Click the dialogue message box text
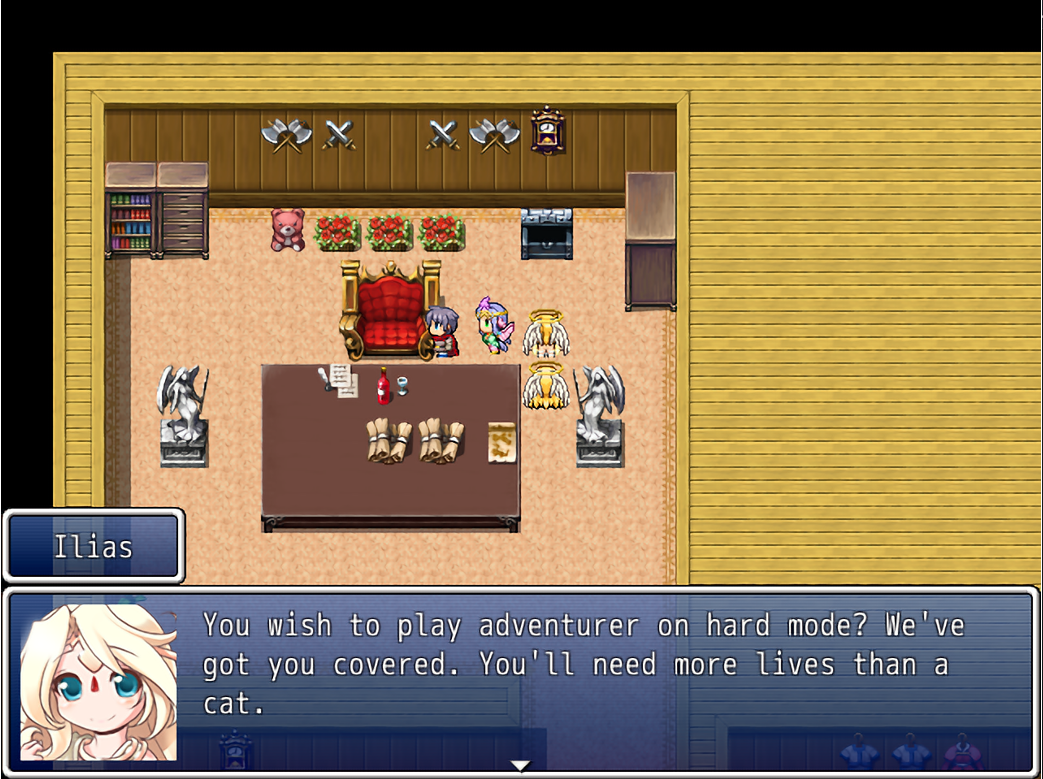Viewport: 1043px width, 779px height. (x=584, y=664)
